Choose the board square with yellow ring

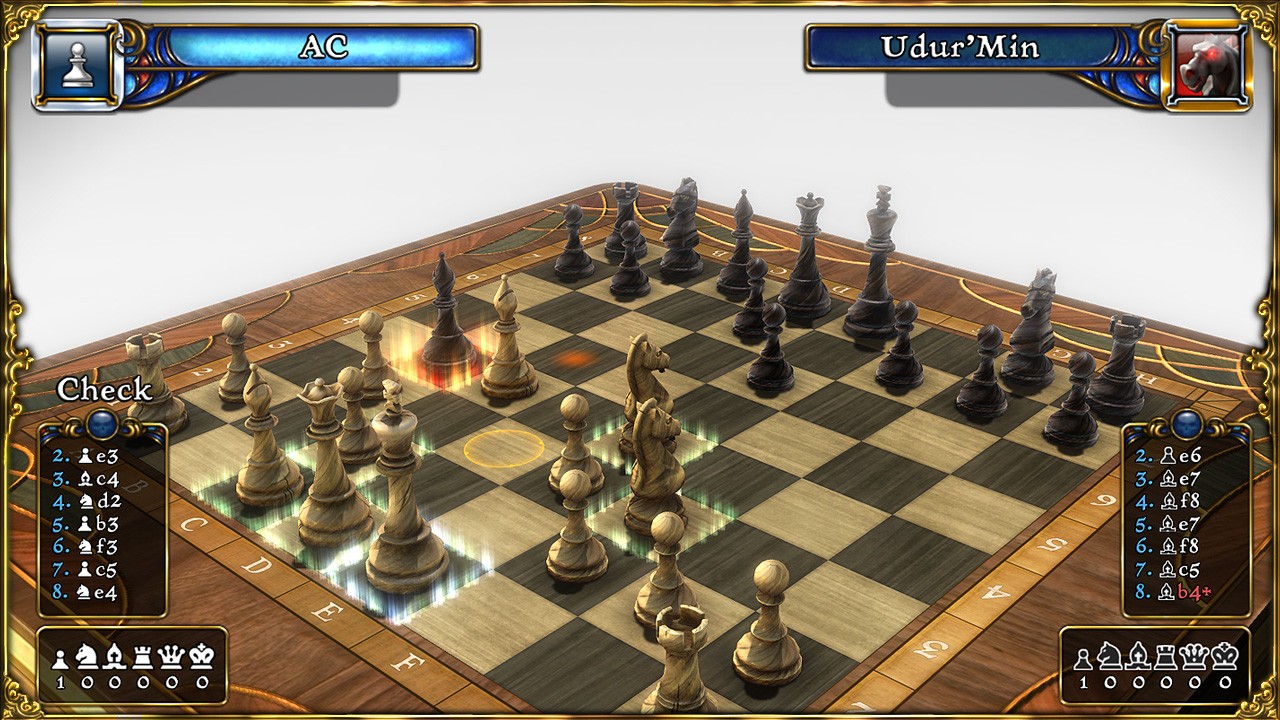(503, 447)
